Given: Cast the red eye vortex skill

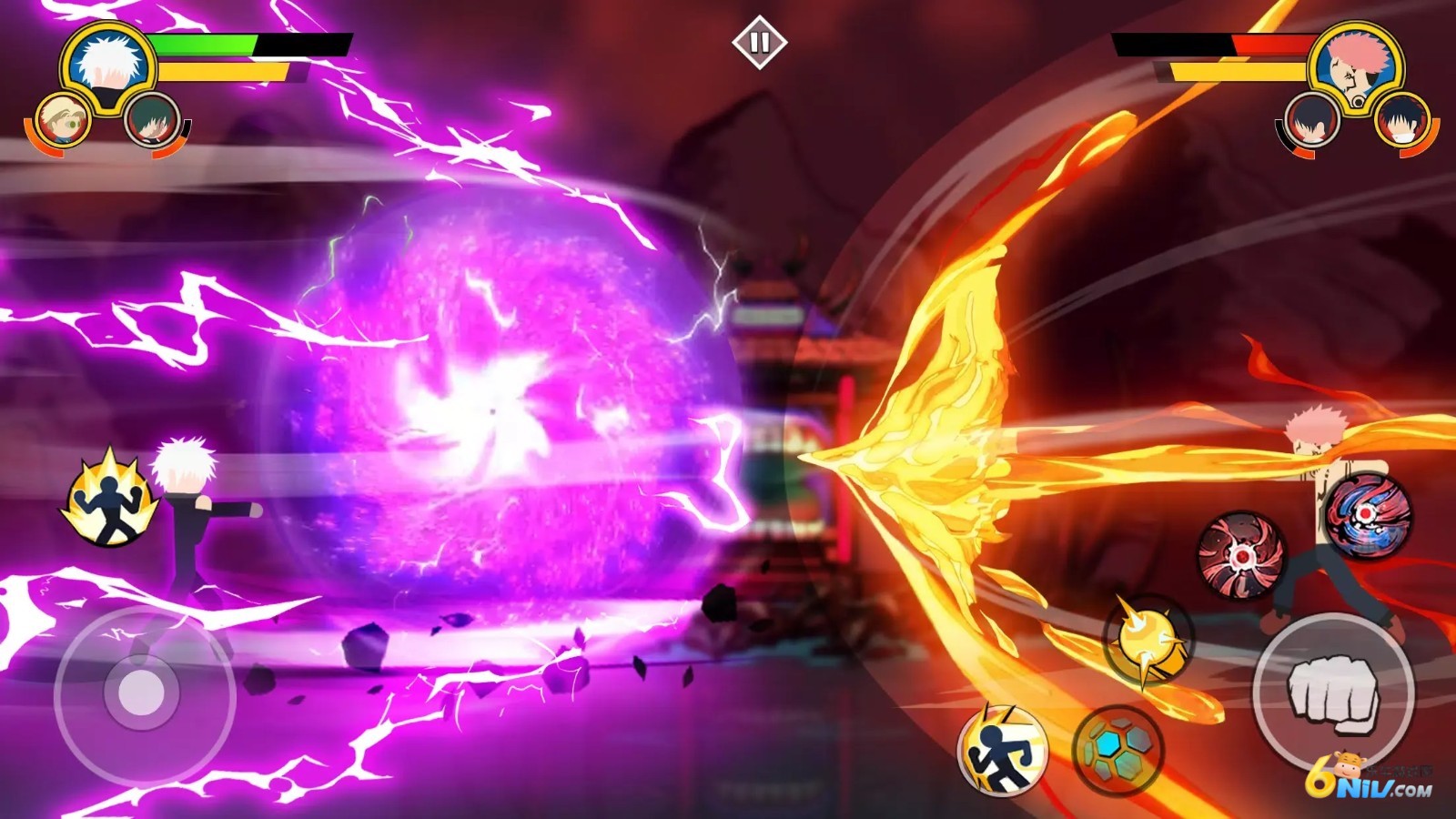Looking at the screenshot, I should [1240, 554].
